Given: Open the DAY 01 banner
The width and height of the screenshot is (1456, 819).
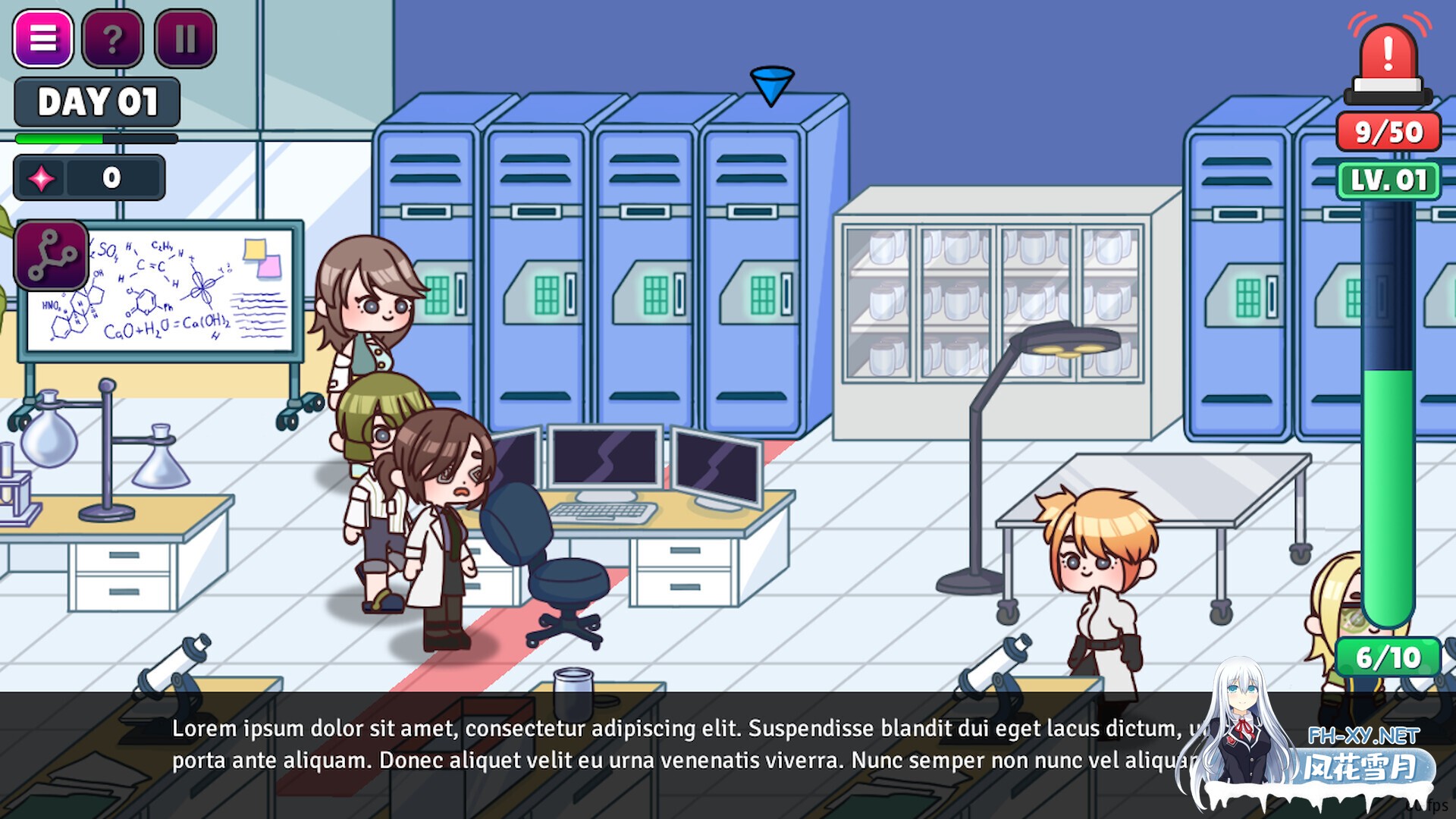Looking at the screenshot, I should pos(96,100).
